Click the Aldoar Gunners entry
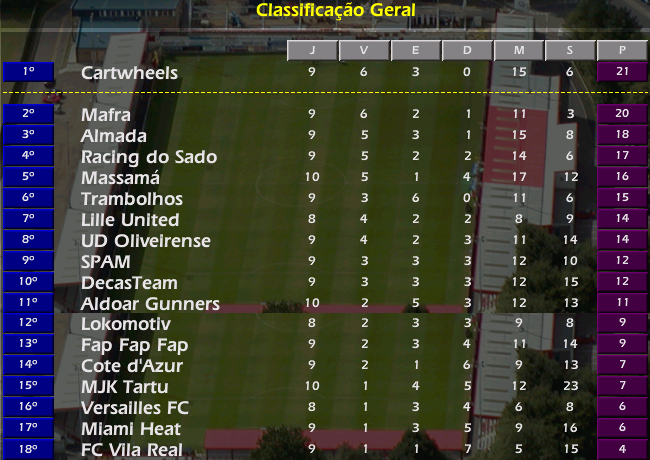 [x=150, y=304]
